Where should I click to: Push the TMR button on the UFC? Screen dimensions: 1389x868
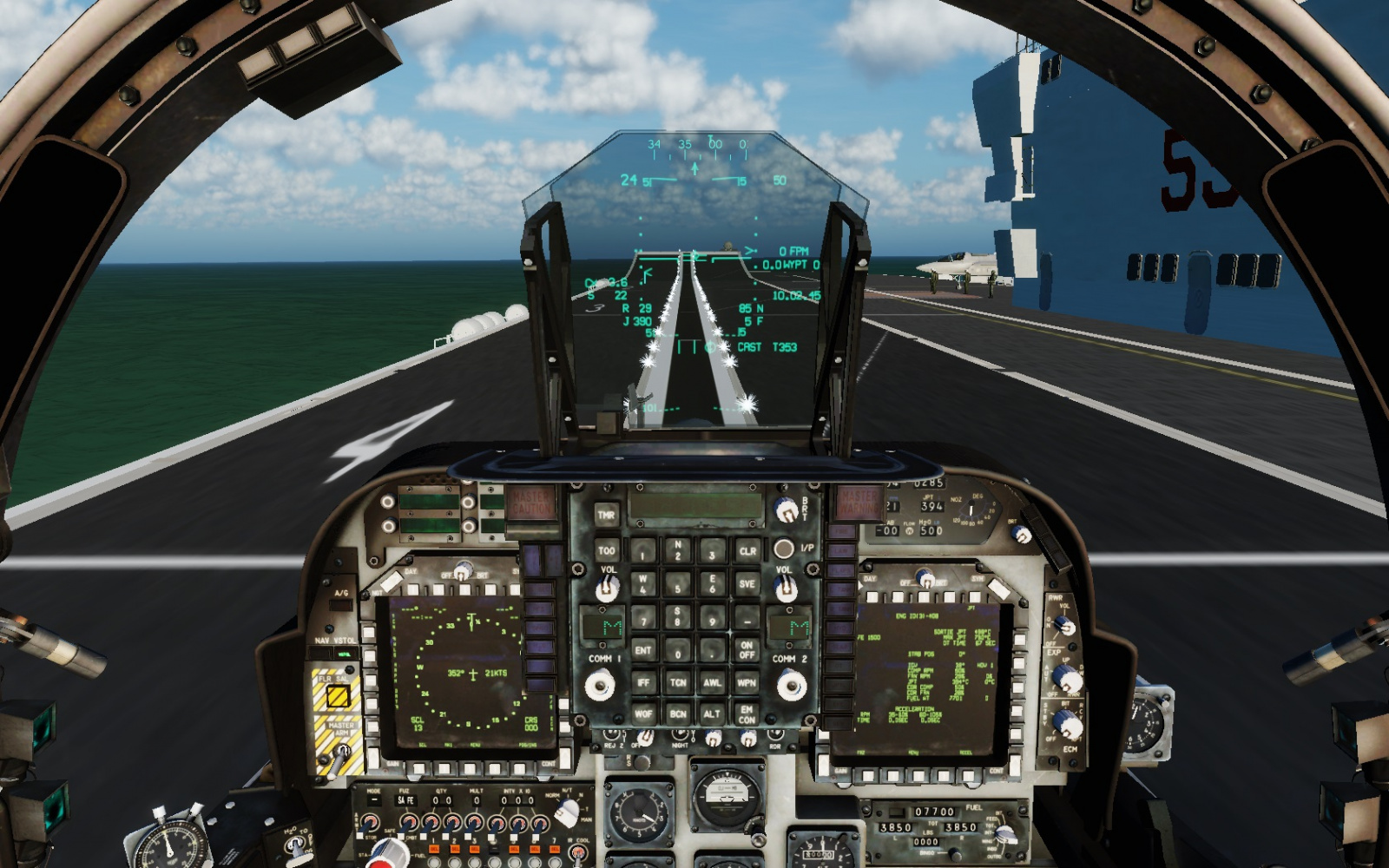click(606, 515)
